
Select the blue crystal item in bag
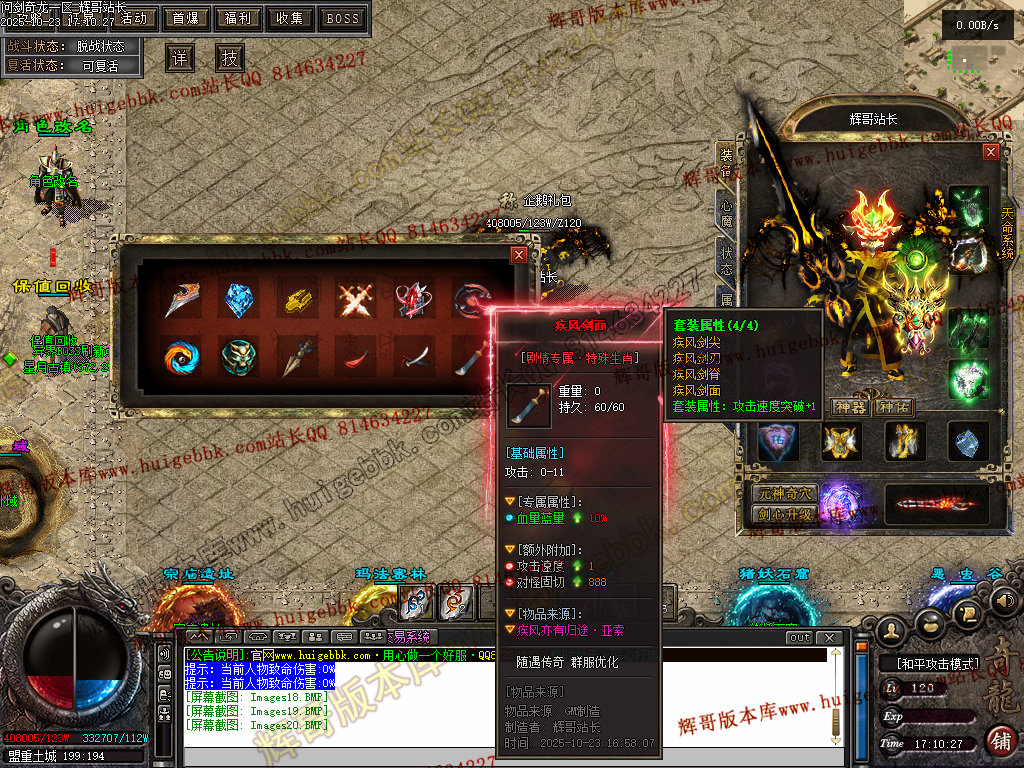239,298
